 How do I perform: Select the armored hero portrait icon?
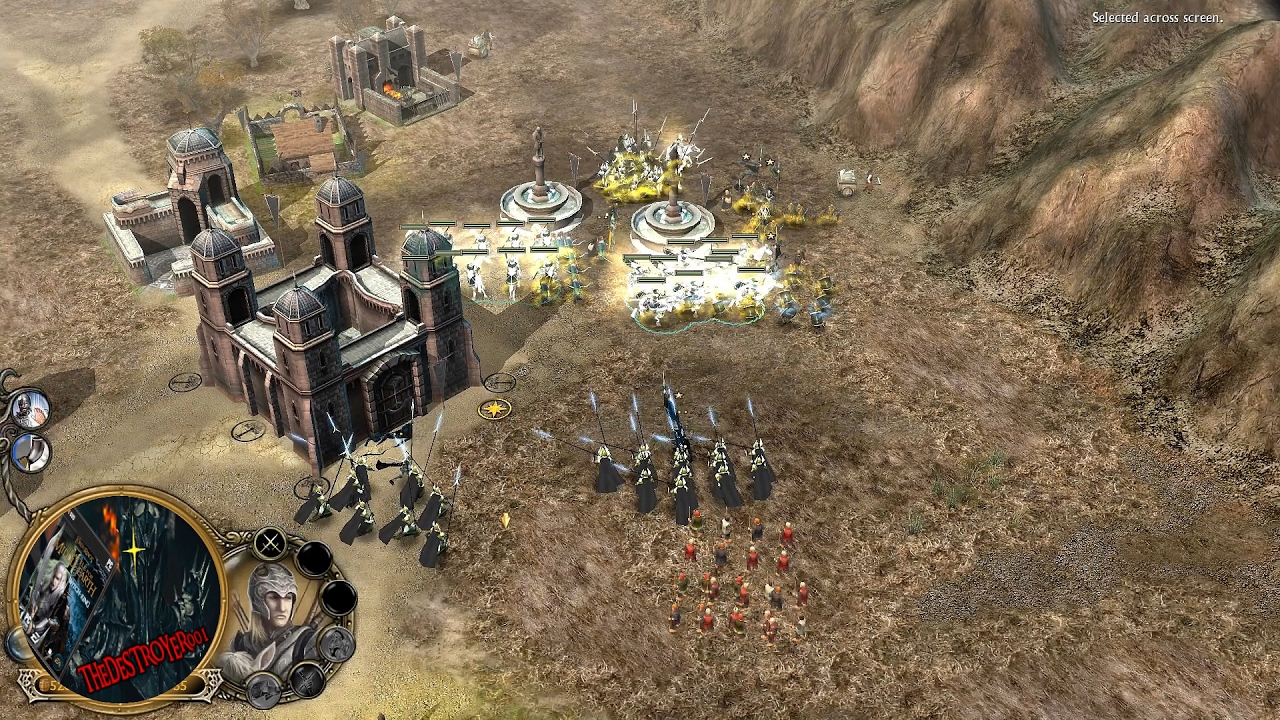(30, 407)
